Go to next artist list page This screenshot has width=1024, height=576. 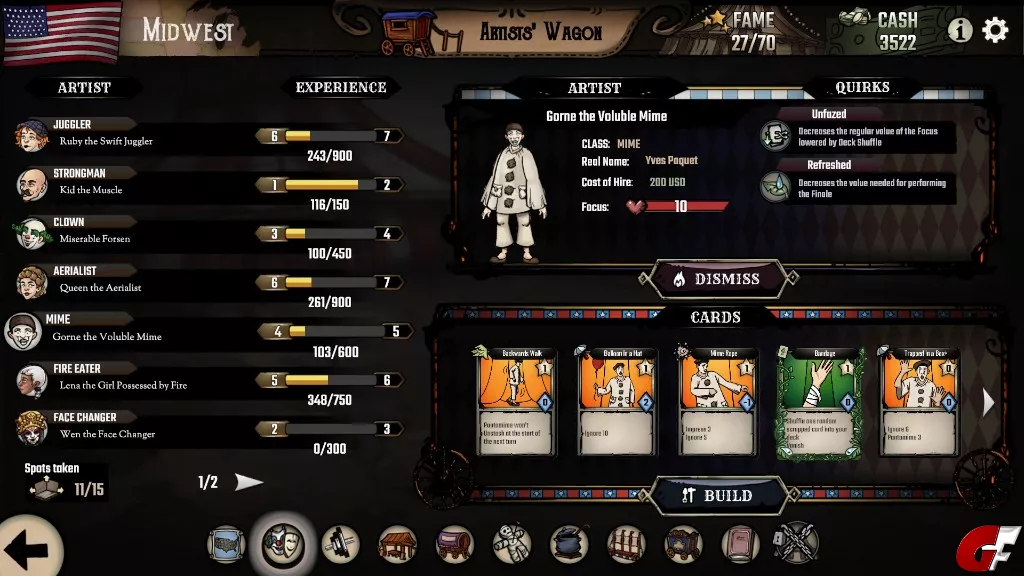click(x=248, y=483)
